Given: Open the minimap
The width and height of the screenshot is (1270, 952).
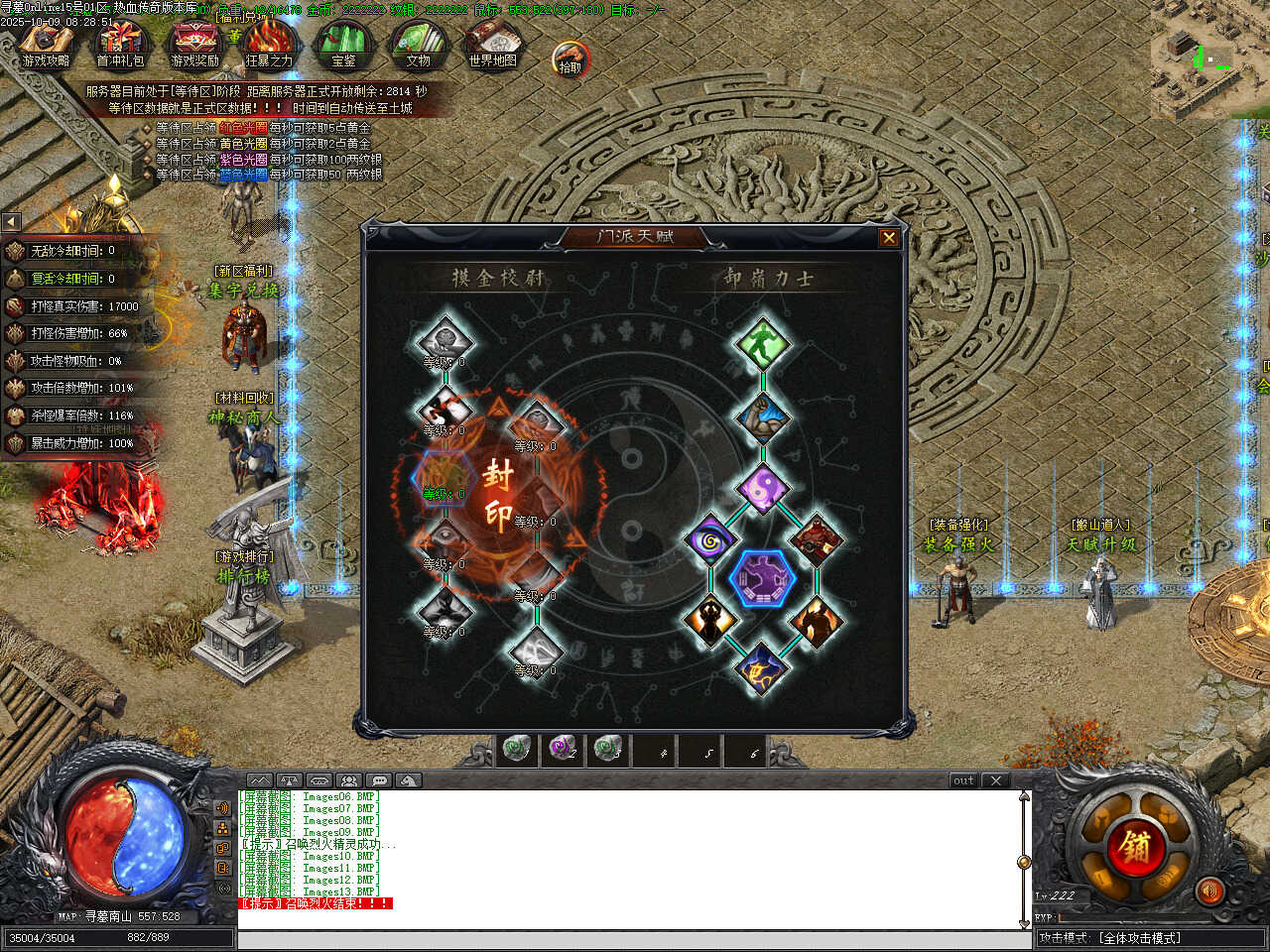Looking at the screenshot, I should point(1207,59).
